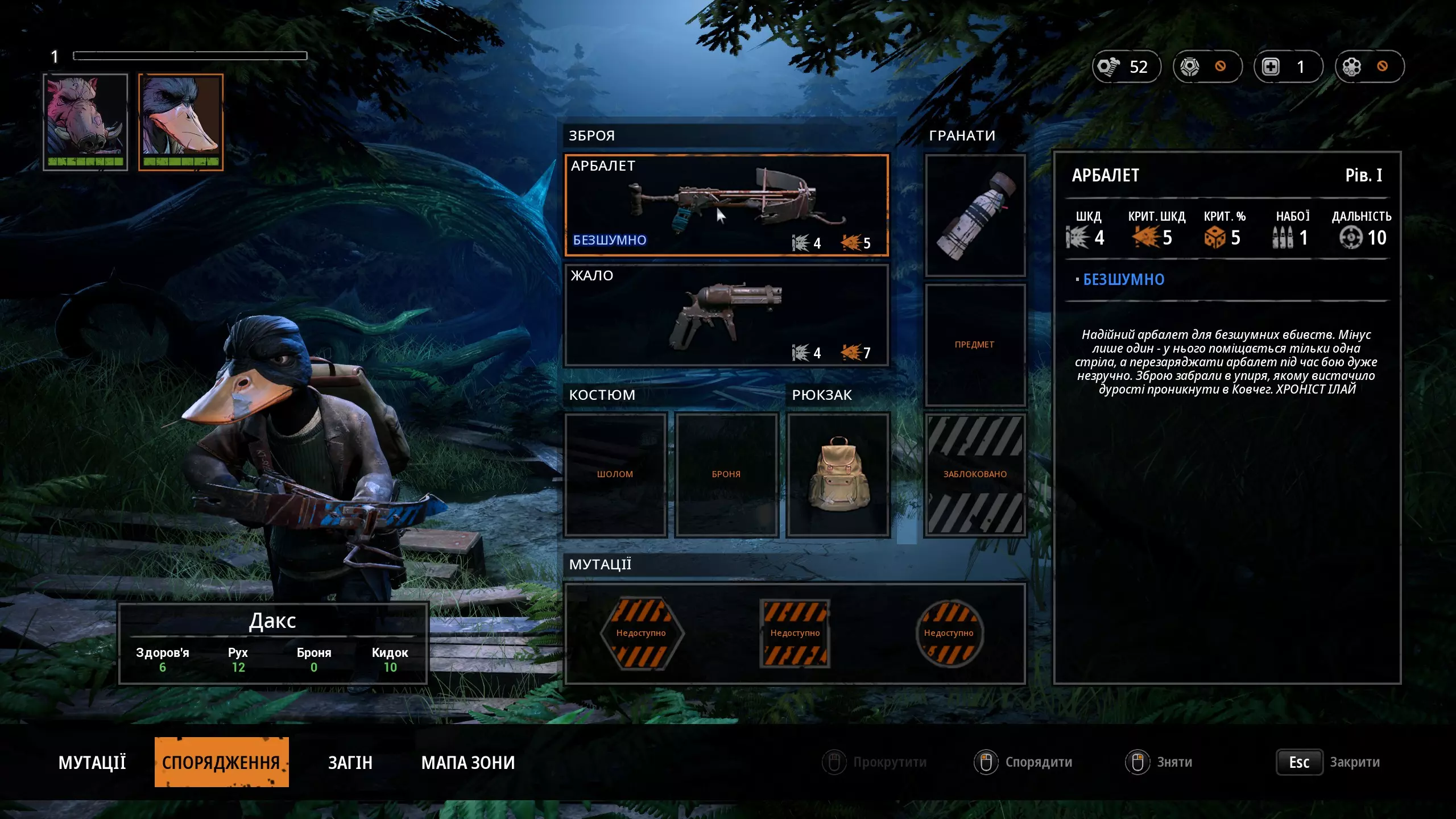Select the backpack in the РЮКЗАК slot

point(838,474)
